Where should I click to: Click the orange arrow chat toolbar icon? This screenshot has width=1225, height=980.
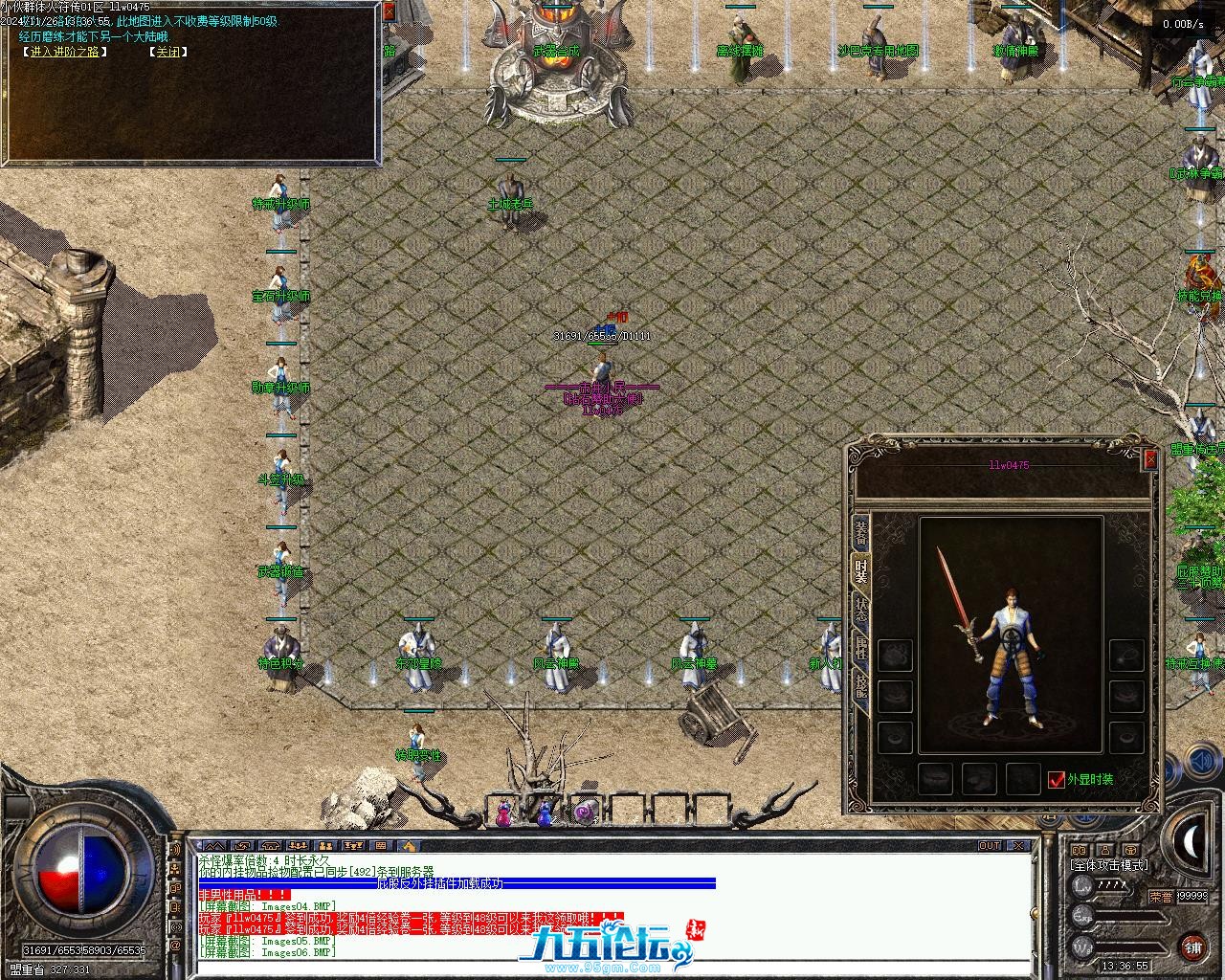tap(409, 846)
